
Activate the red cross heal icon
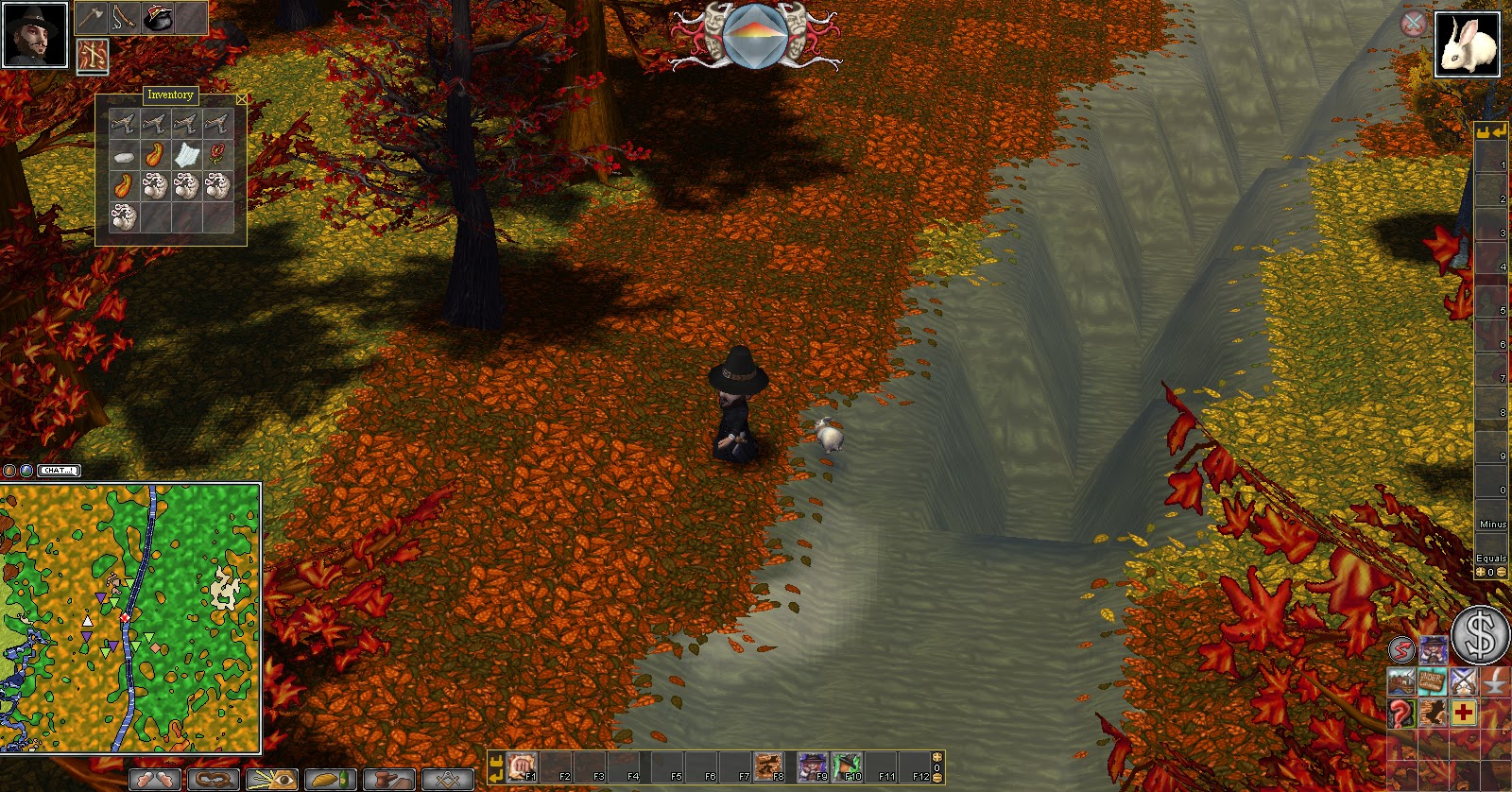pyautogui.click(x=1464, y=713)
